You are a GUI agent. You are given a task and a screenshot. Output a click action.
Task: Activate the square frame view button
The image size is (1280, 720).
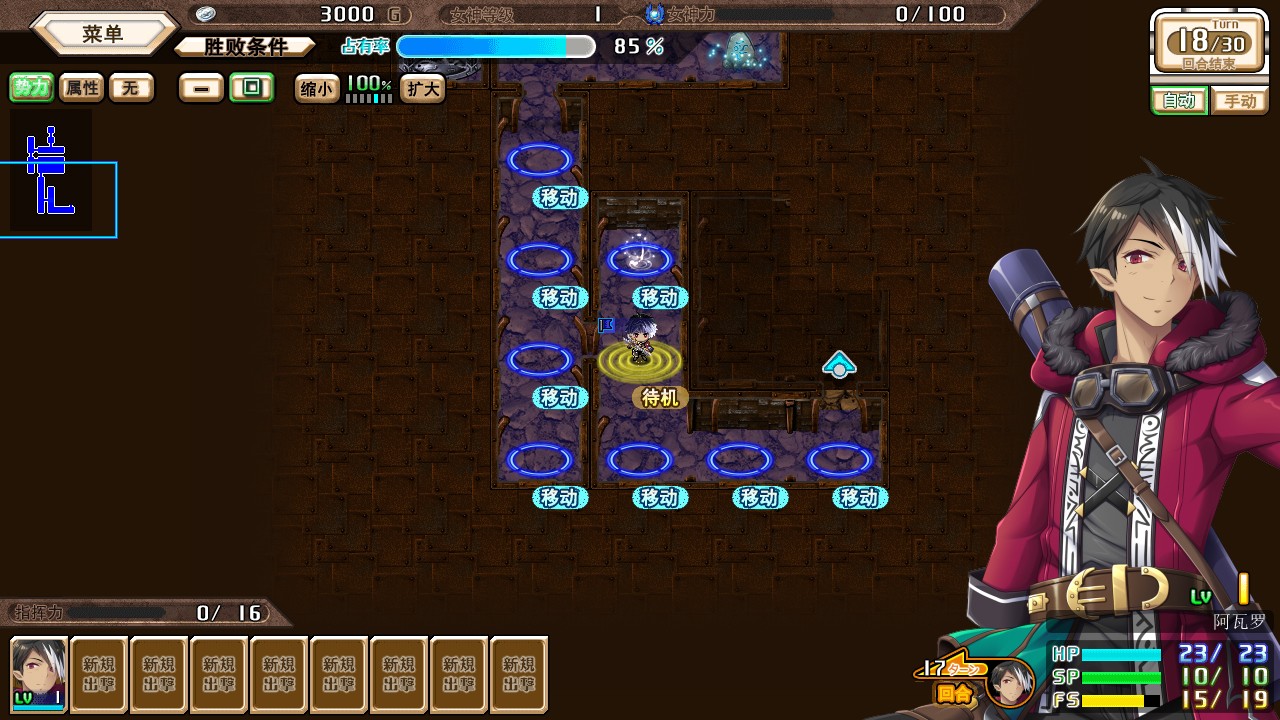click(251, 88)
